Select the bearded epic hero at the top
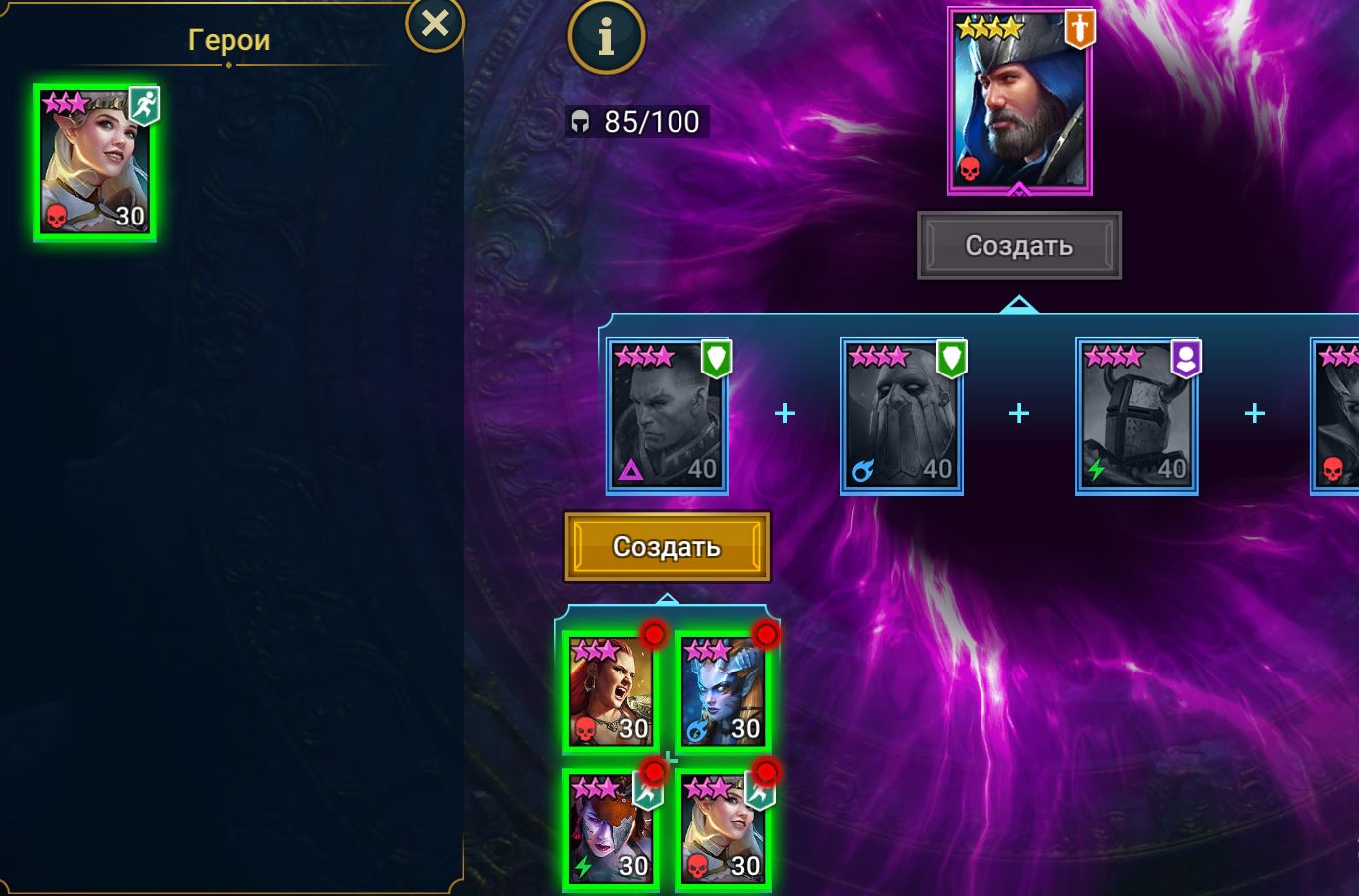 1019,101
